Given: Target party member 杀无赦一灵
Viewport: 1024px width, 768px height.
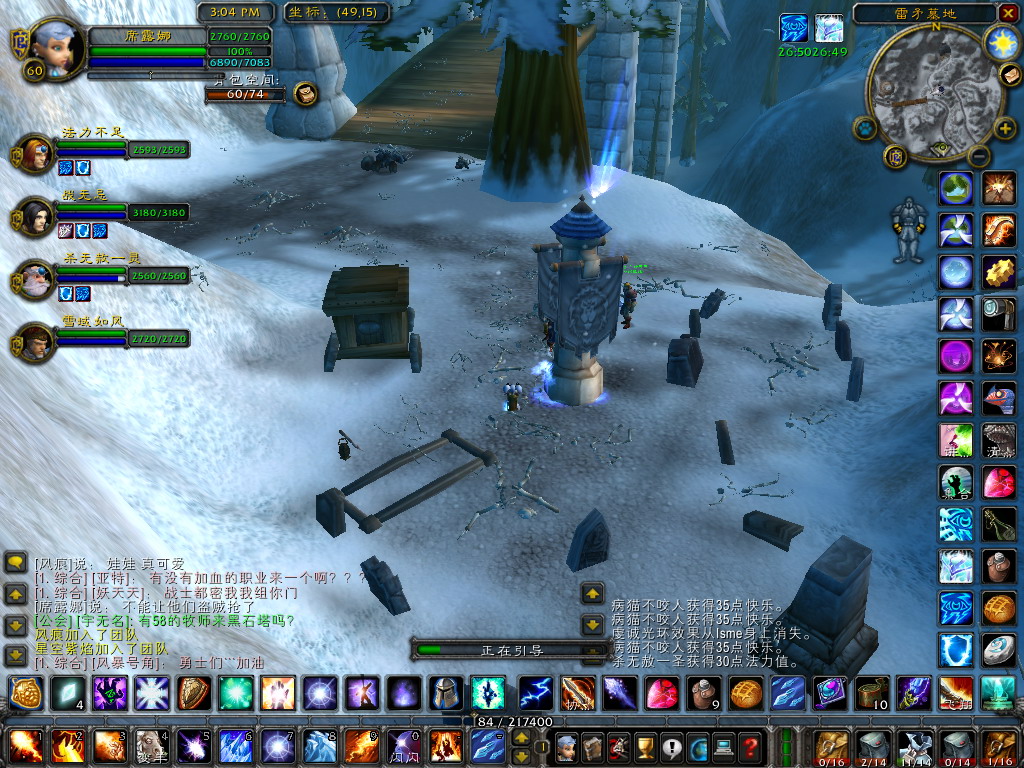Looking at the screenshot, I should pos(36,279).
